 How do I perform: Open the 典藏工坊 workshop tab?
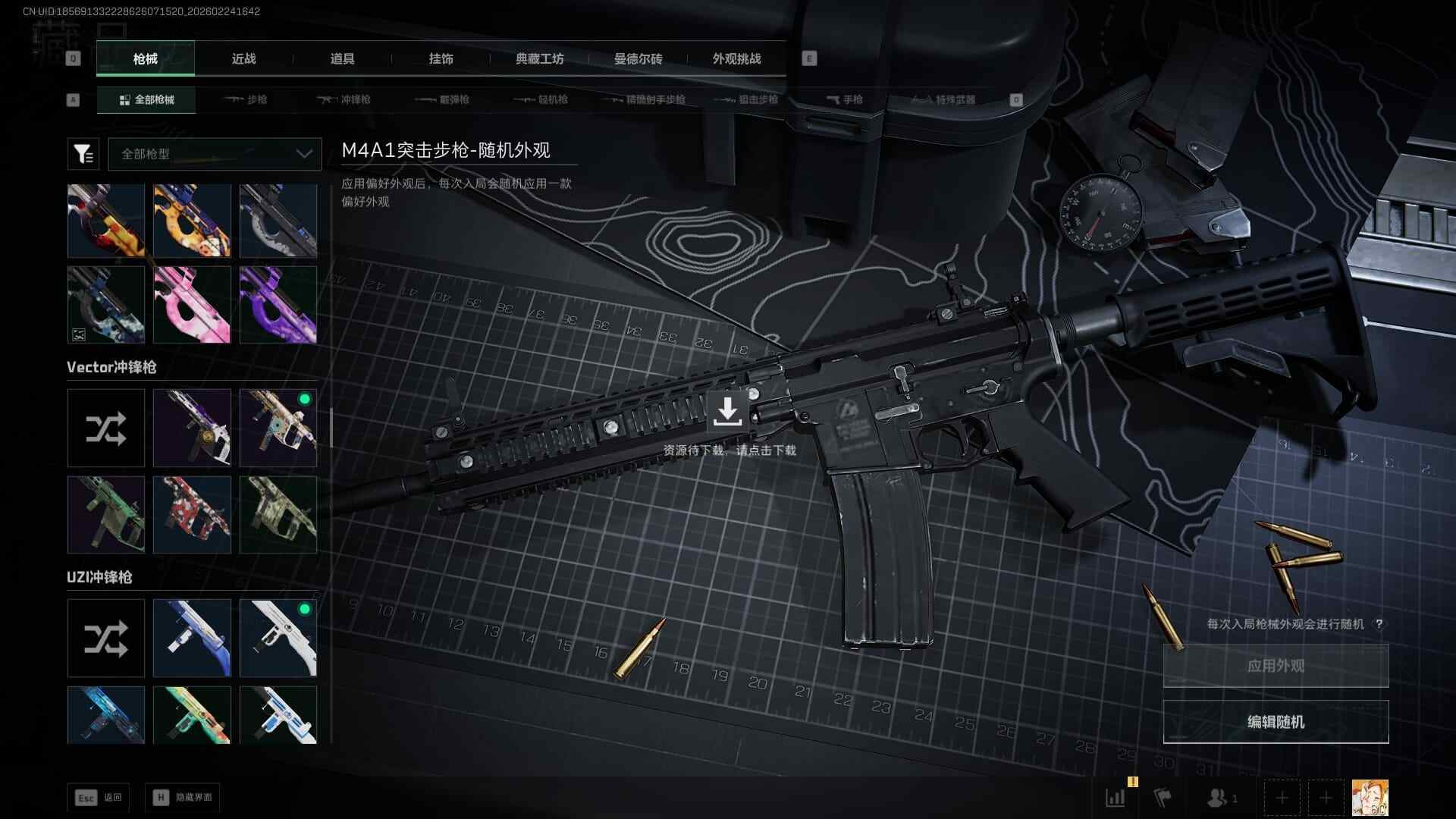pyautogui.click(x=539, y=58)
